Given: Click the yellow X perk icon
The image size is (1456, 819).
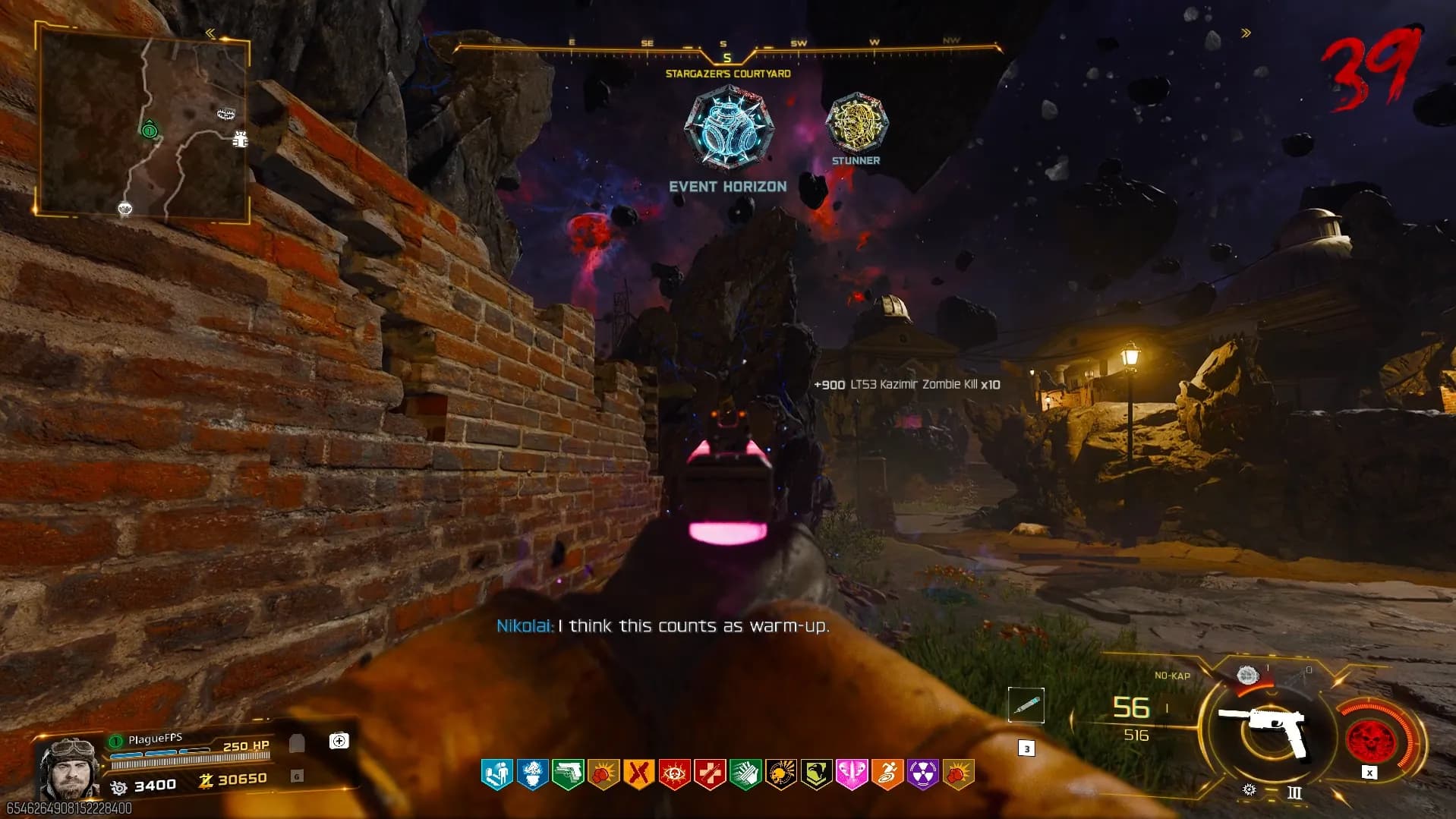Looking at the screenshot, I should click(x=638, y=774).
